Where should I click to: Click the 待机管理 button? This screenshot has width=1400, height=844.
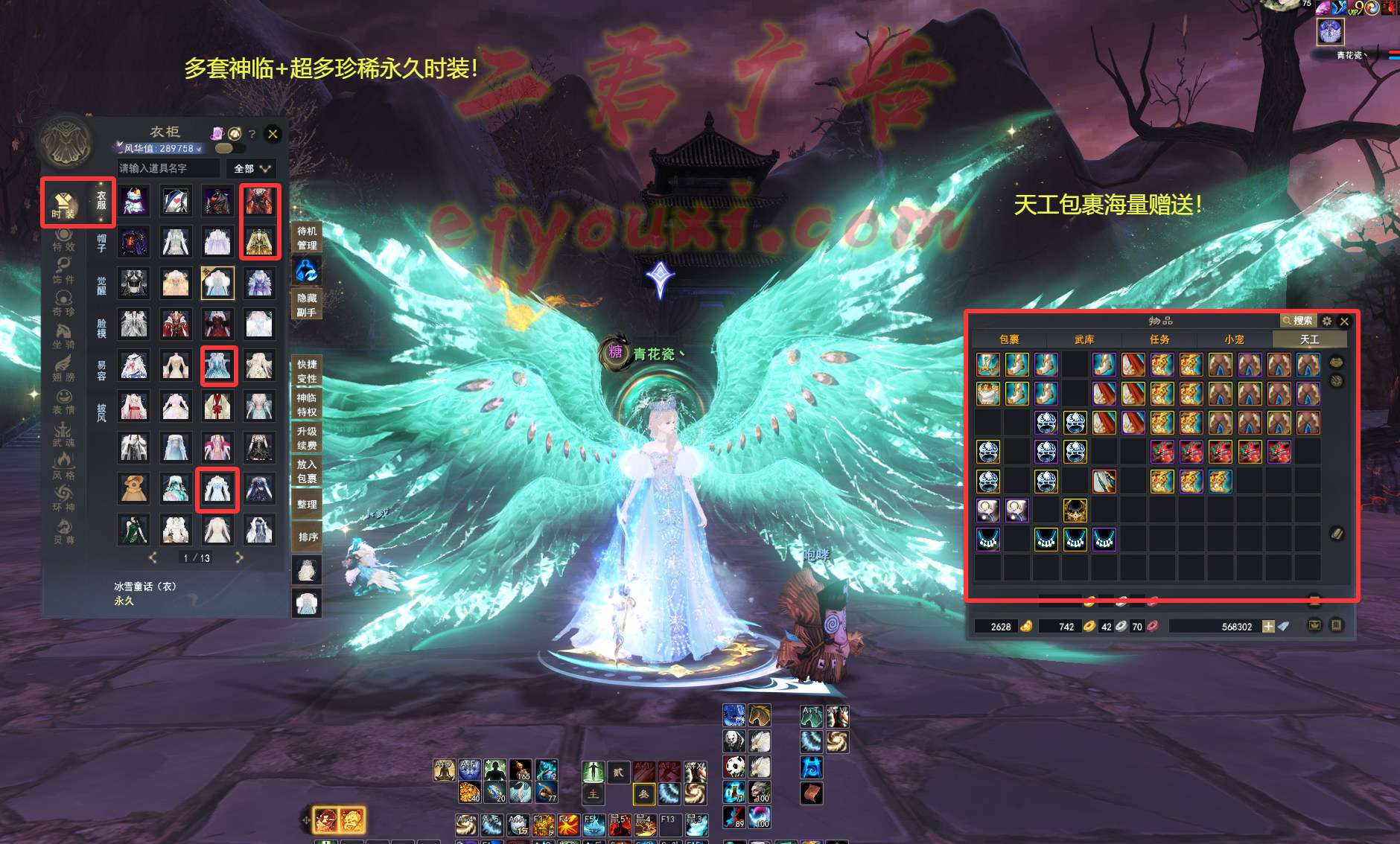(307, 238)
